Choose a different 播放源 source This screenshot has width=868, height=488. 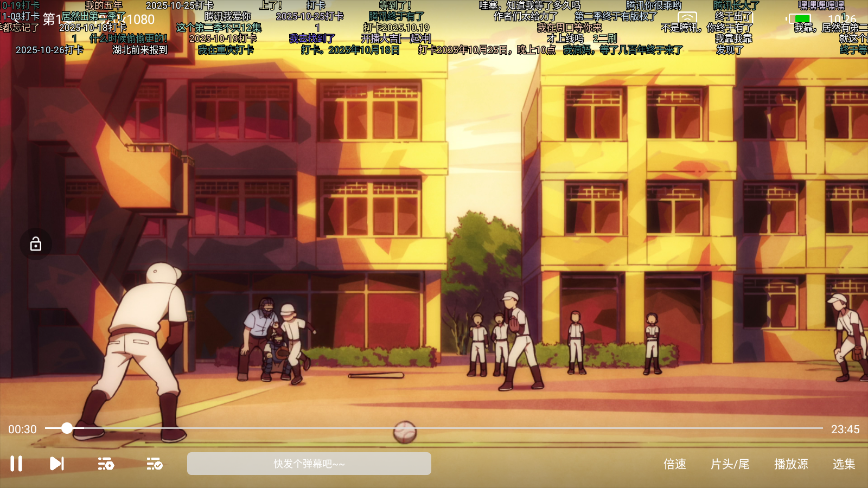point(790,464)
